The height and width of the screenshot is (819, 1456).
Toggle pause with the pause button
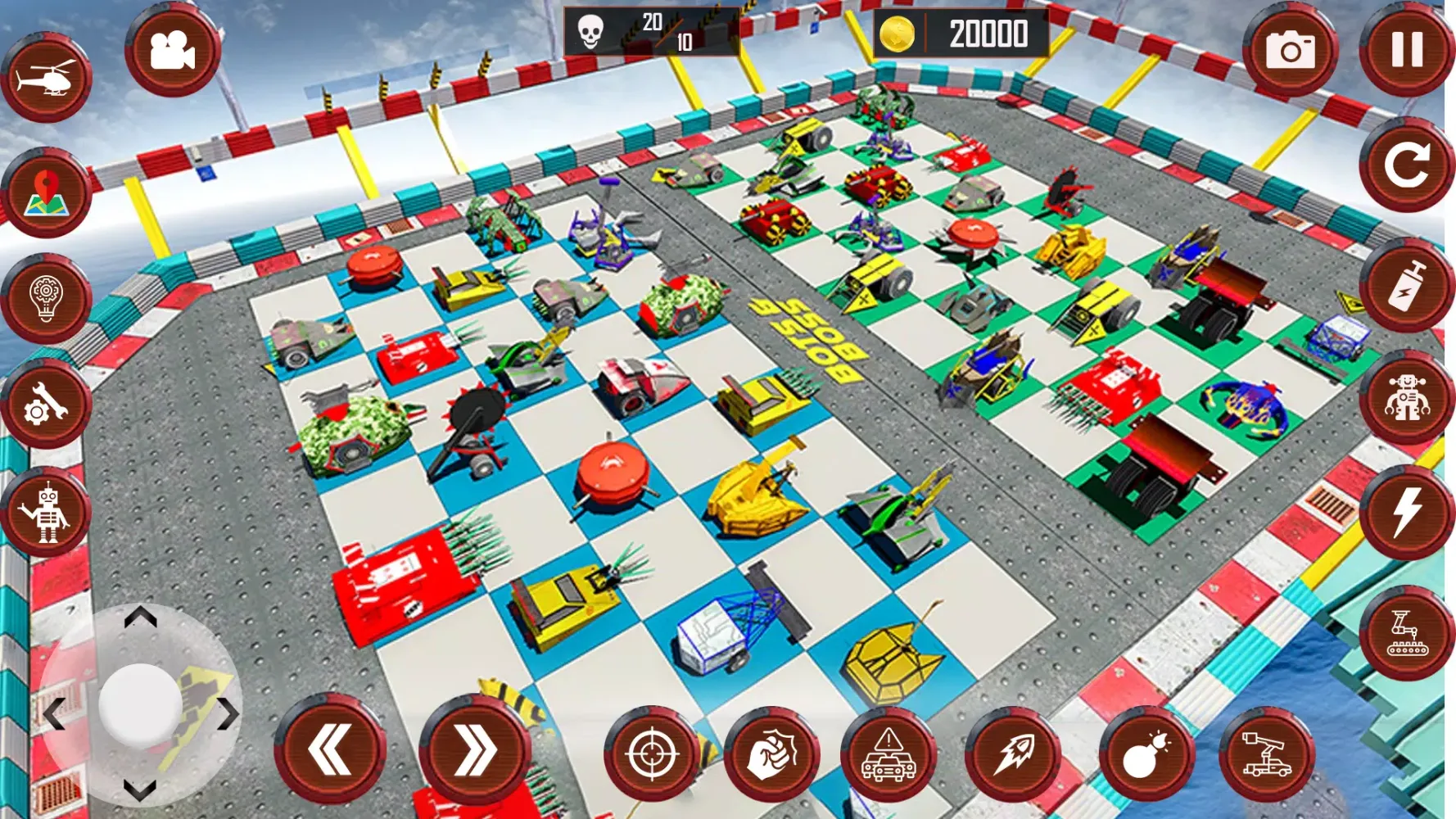tap(1405, 51)
